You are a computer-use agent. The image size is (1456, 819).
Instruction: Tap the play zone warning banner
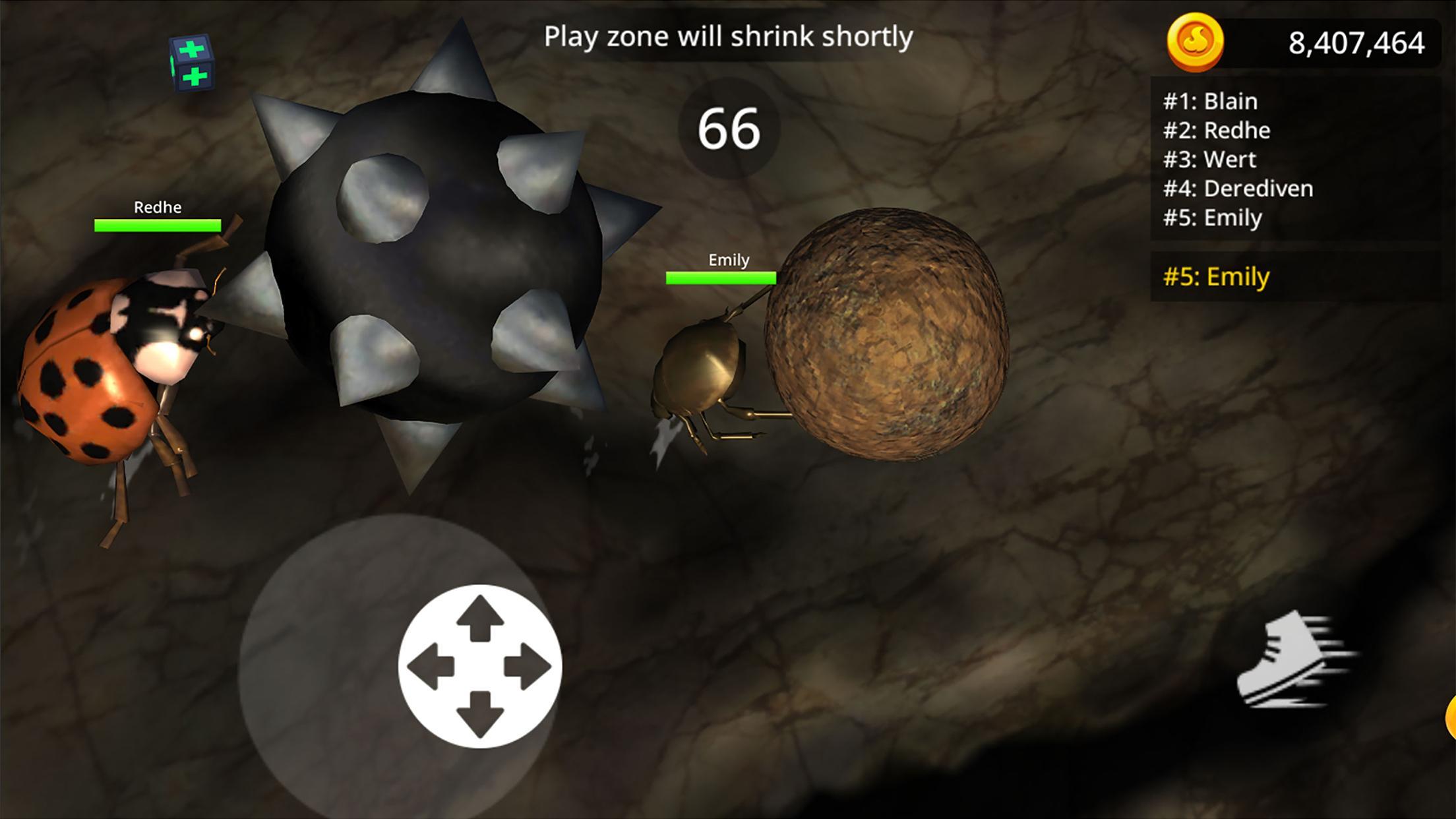click(728, 36)
